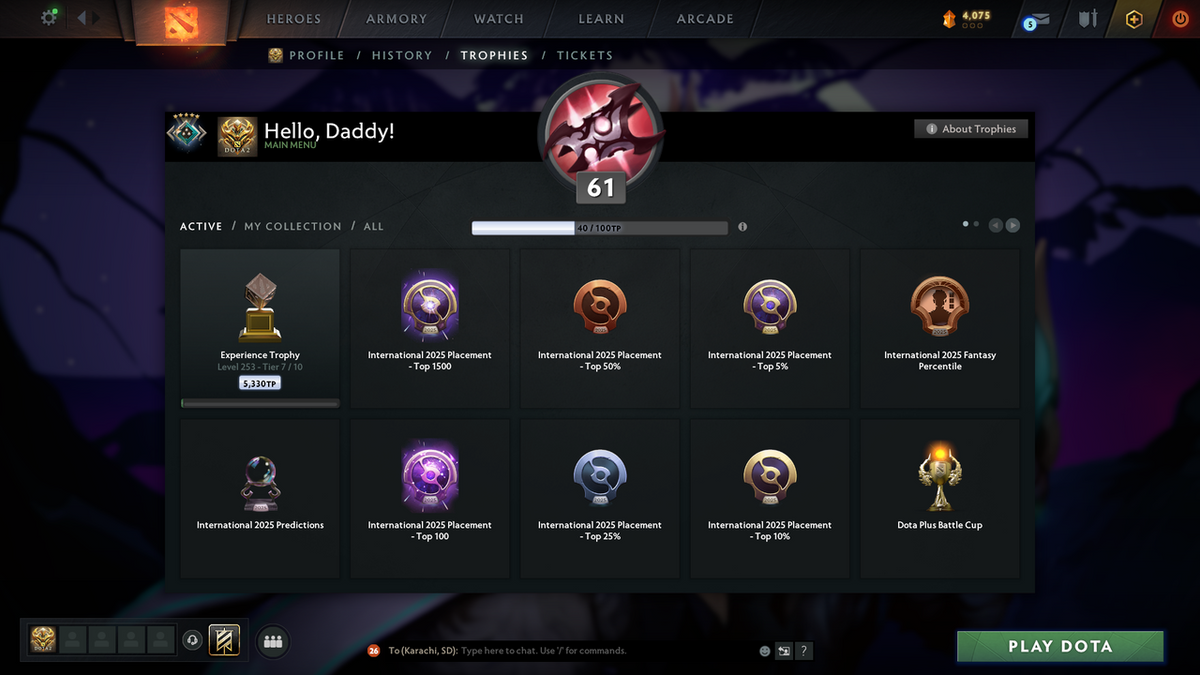1200x675 pixels.
Task: Select the Learn menu entry
Action: pyautogui.click(x=601, y=19)
